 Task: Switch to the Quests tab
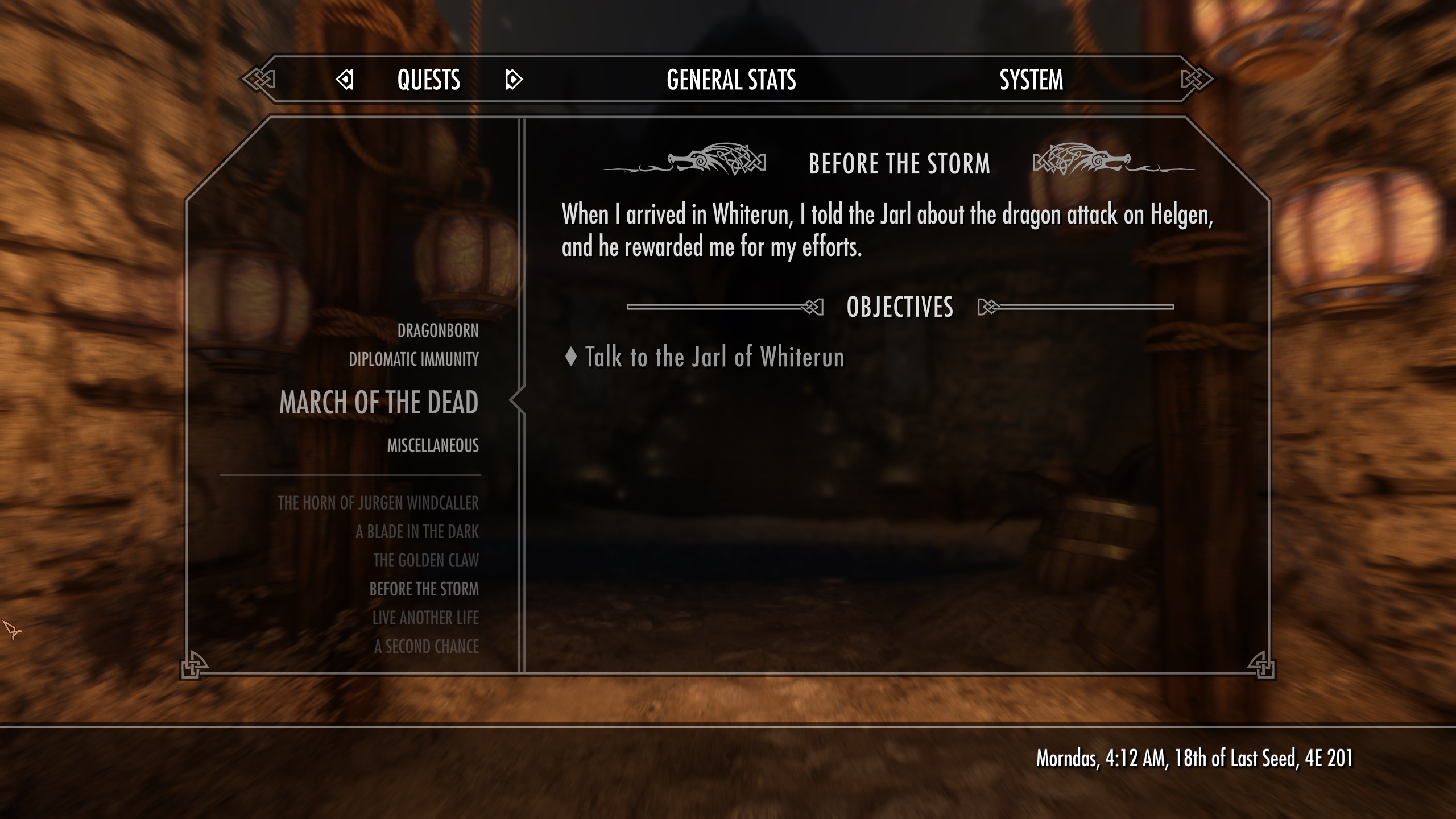(x=428, y=80)
